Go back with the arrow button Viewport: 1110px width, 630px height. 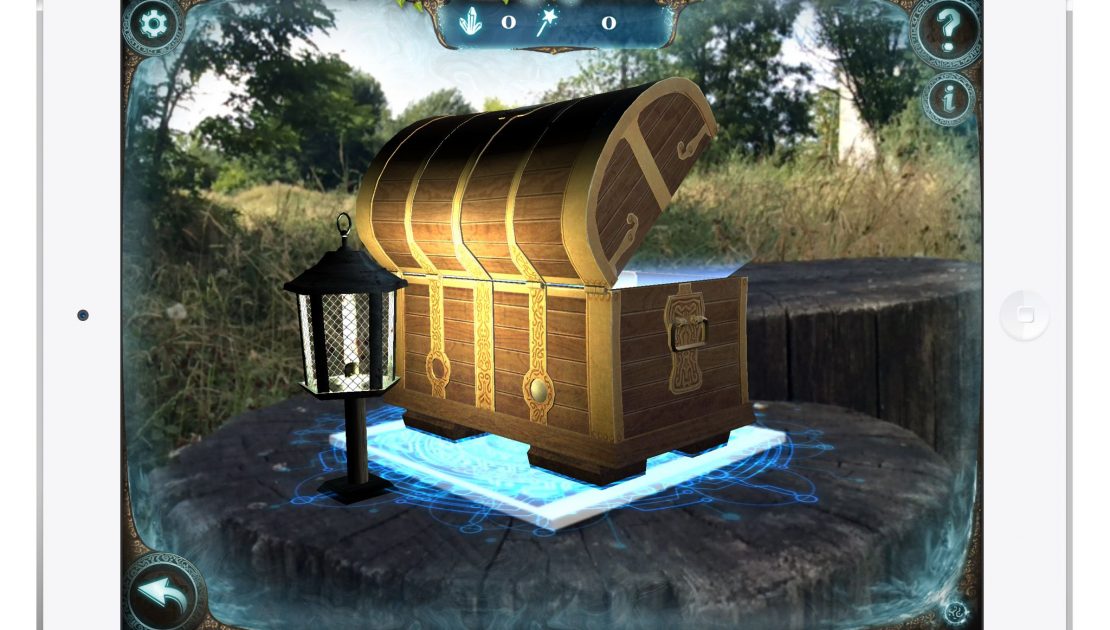point(163,594)
